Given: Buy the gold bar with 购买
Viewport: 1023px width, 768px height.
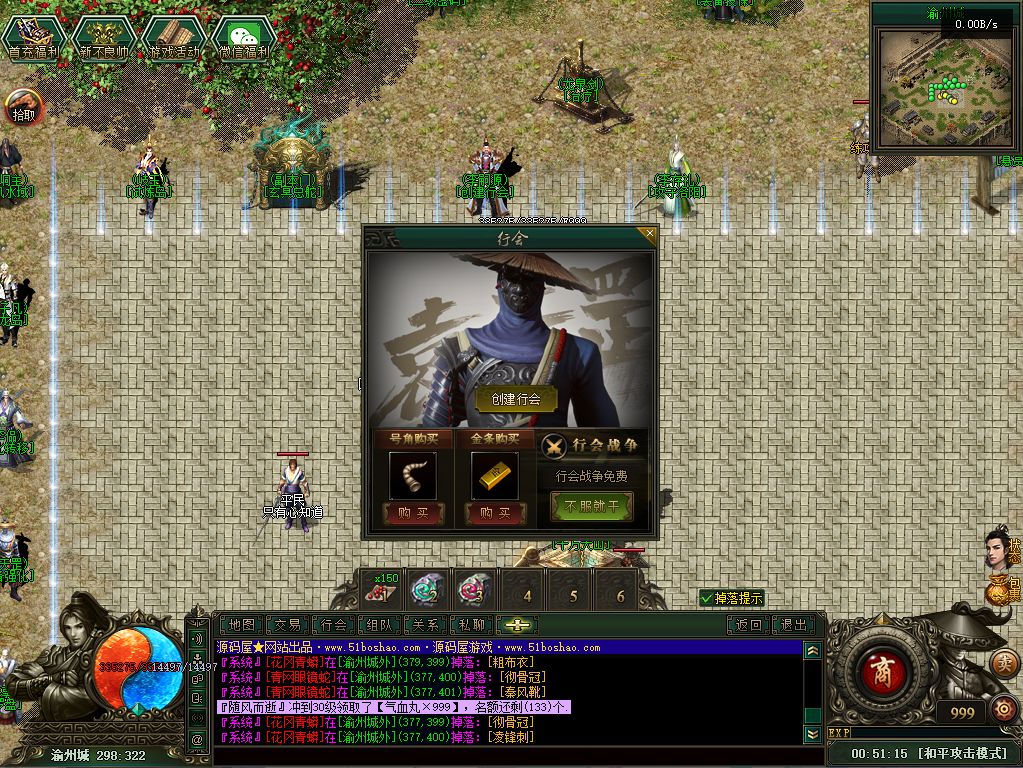Looking at the screenshot, I should [x=495, y=512].
